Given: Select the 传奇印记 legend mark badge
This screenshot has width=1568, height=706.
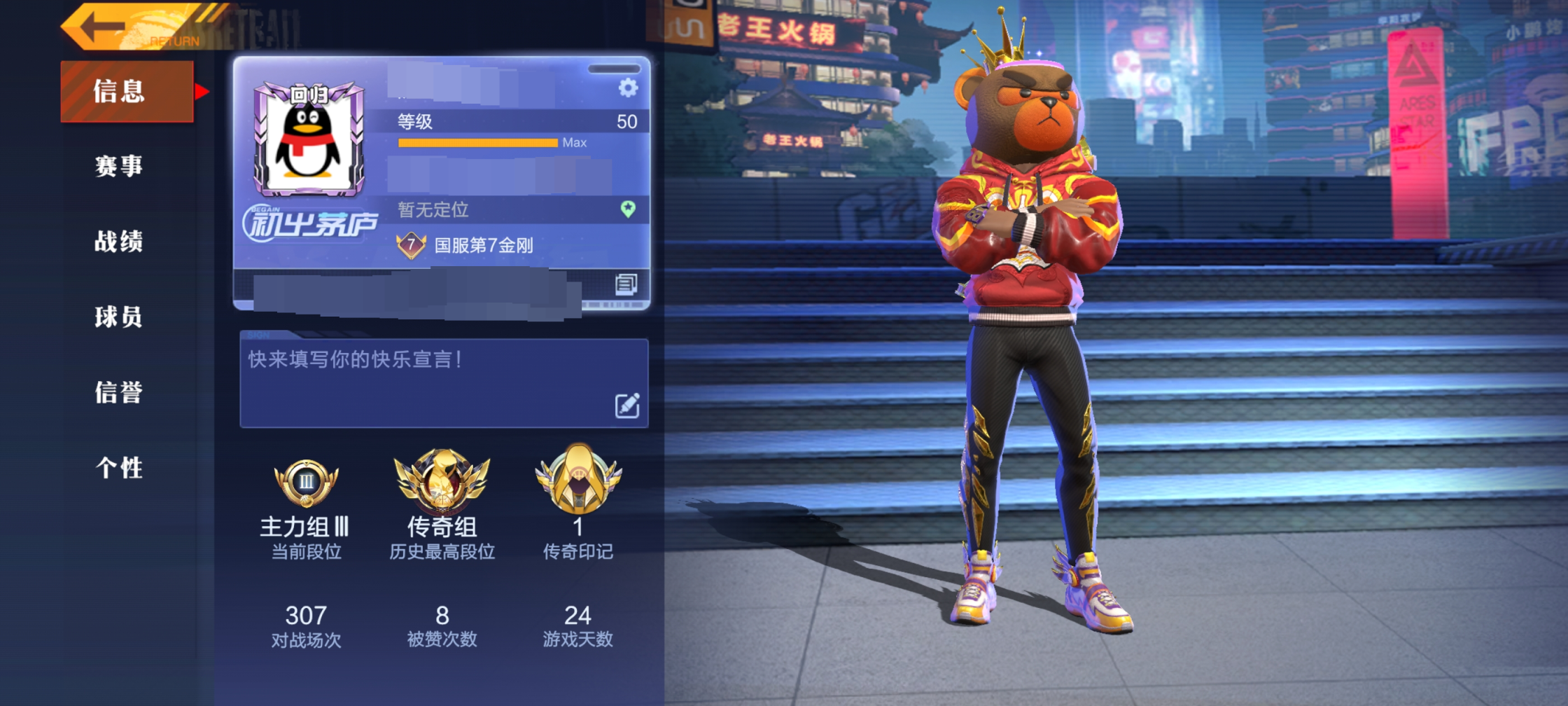Looking at the screenshot, I should pyautogui.click(x=578, y=480).
